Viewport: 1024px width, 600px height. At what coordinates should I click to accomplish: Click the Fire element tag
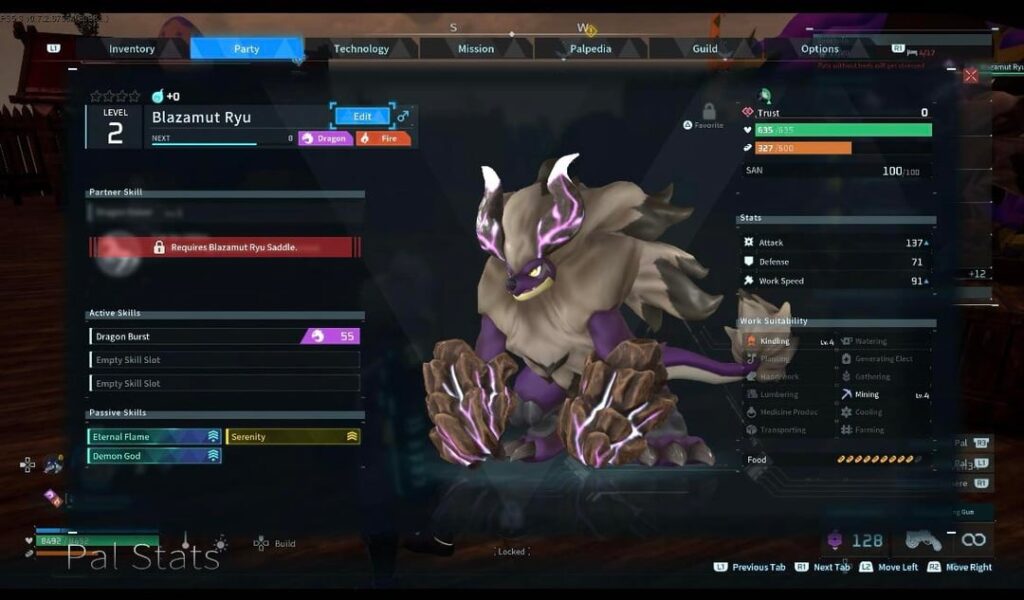[383, 139]
